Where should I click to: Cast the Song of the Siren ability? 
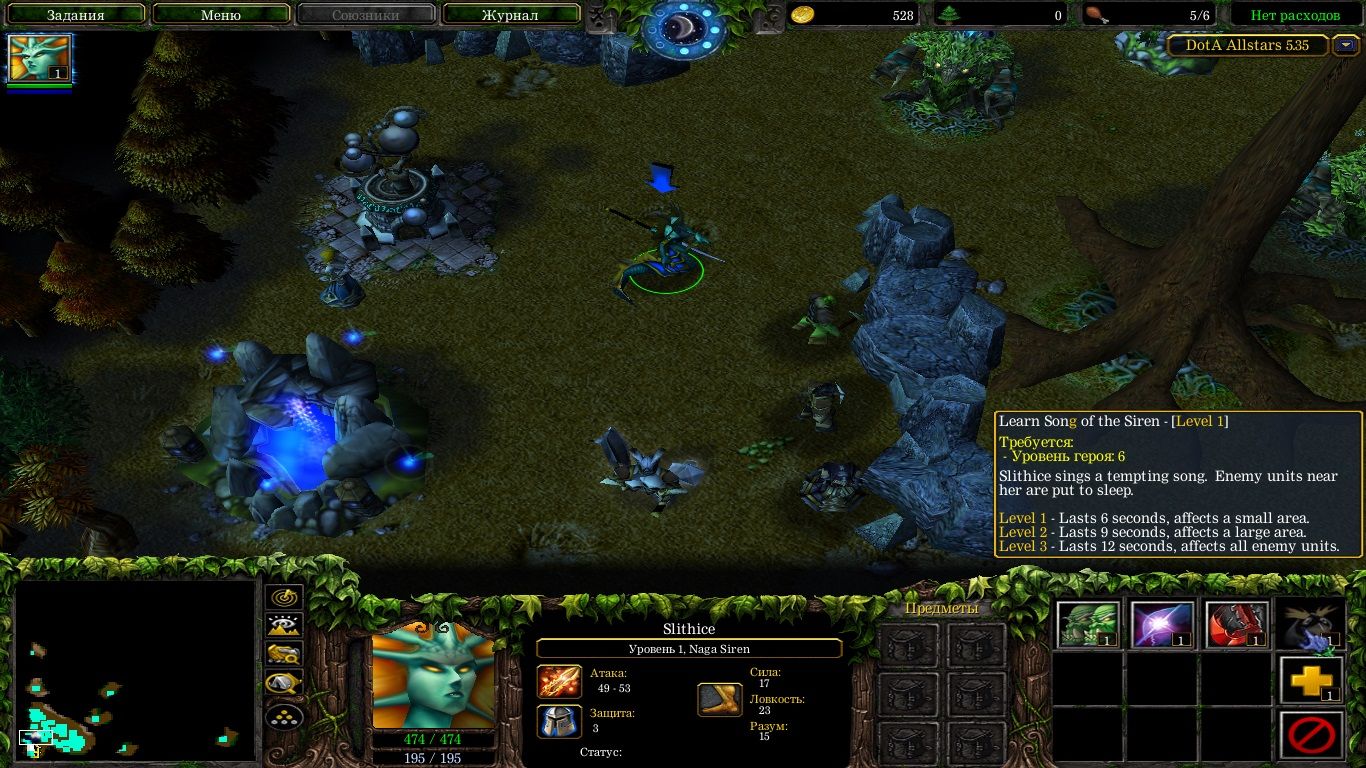(x=1311, y=623)
